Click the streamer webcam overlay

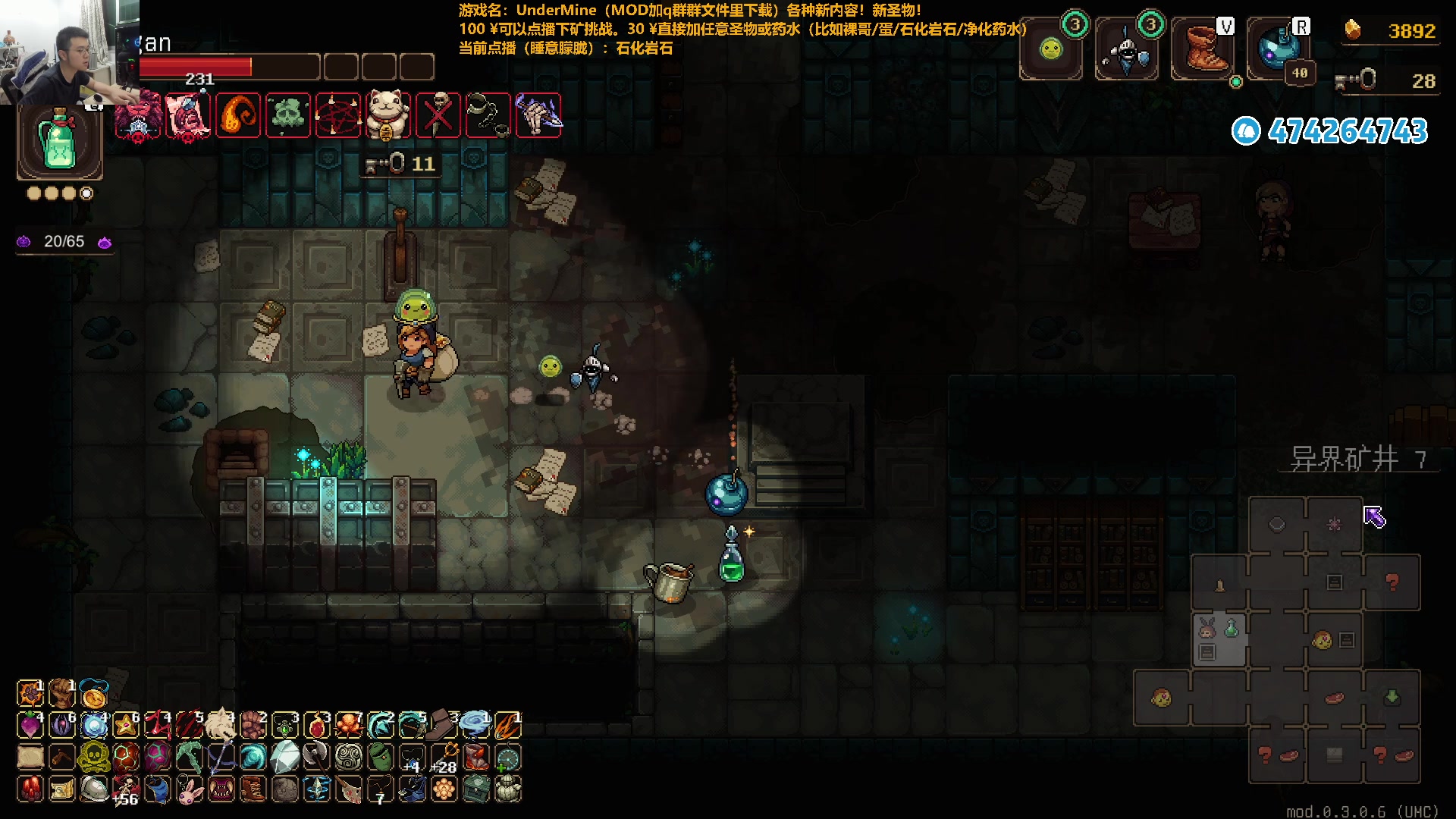click(x=70, y=52)
